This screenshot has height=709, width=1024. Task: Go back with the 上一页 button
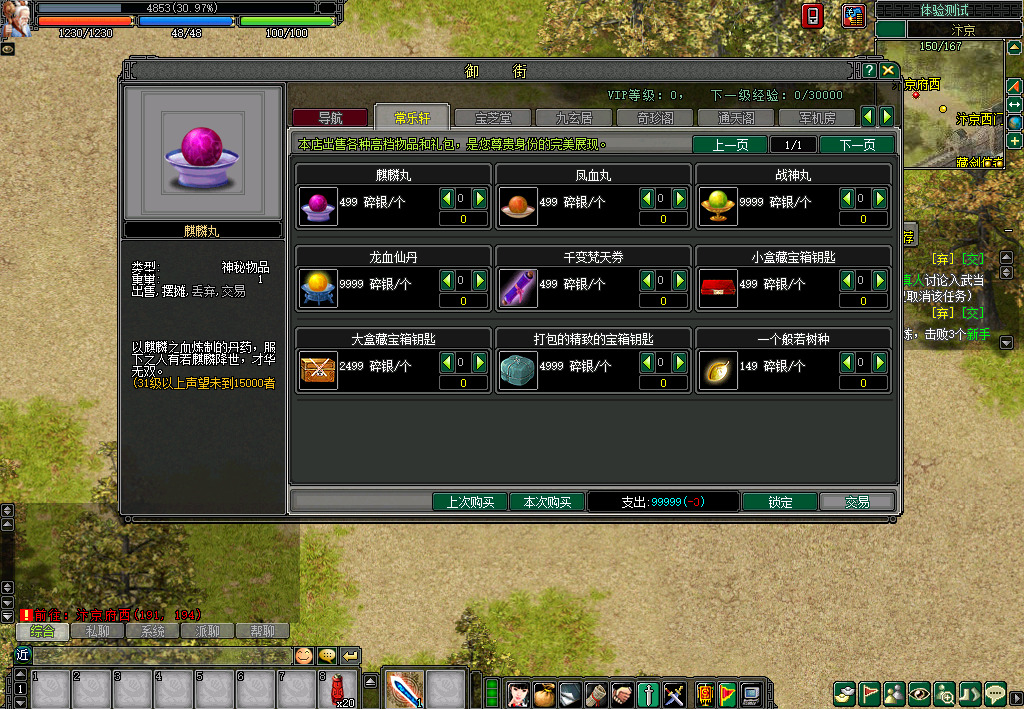tap(730, 145)
